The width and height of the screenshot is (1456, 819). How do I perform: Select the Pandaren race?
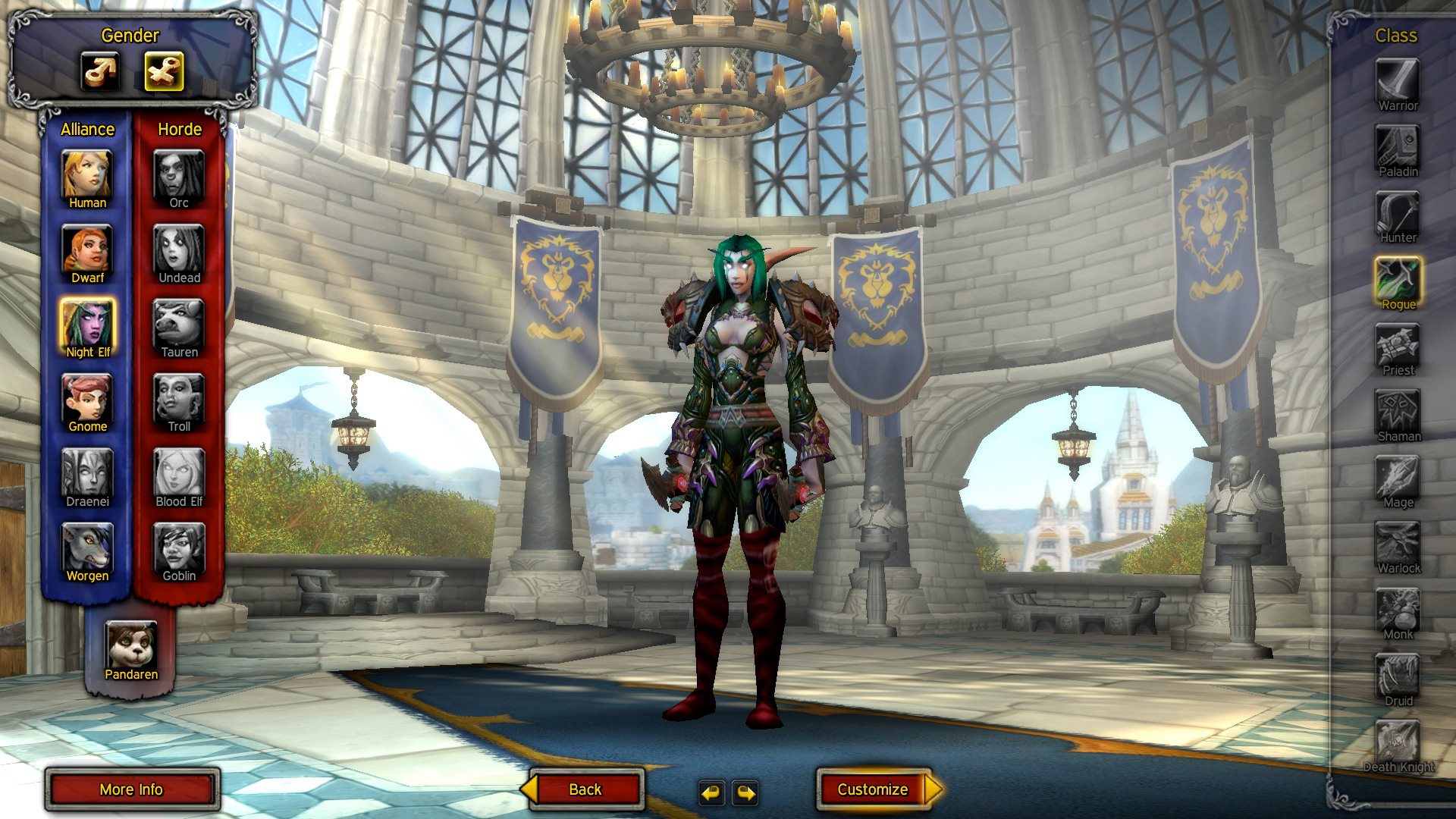click(131, 645)
